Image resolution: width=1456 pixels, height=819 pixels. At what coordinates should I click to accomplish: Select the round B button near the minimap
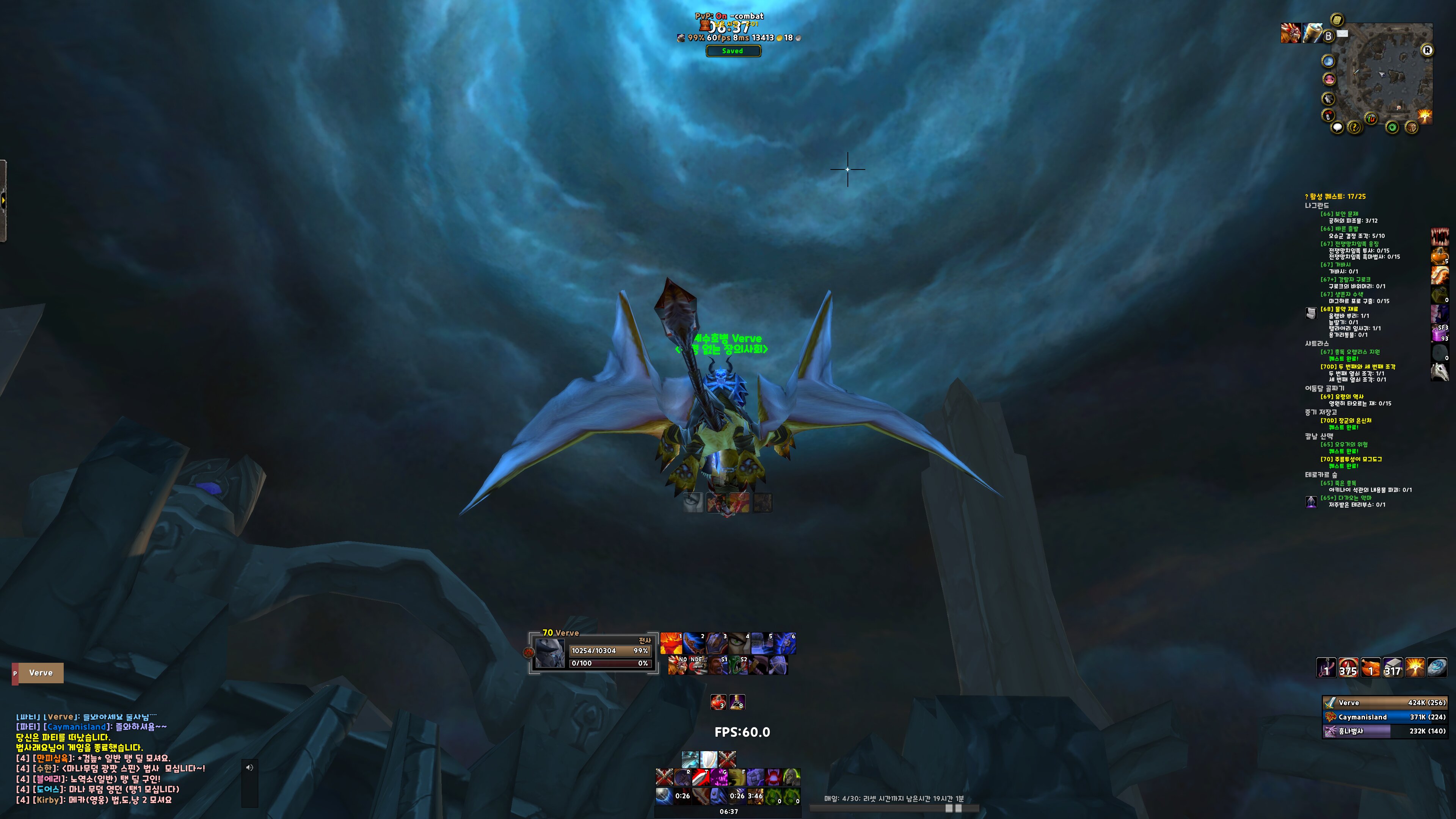[1328, 36]
